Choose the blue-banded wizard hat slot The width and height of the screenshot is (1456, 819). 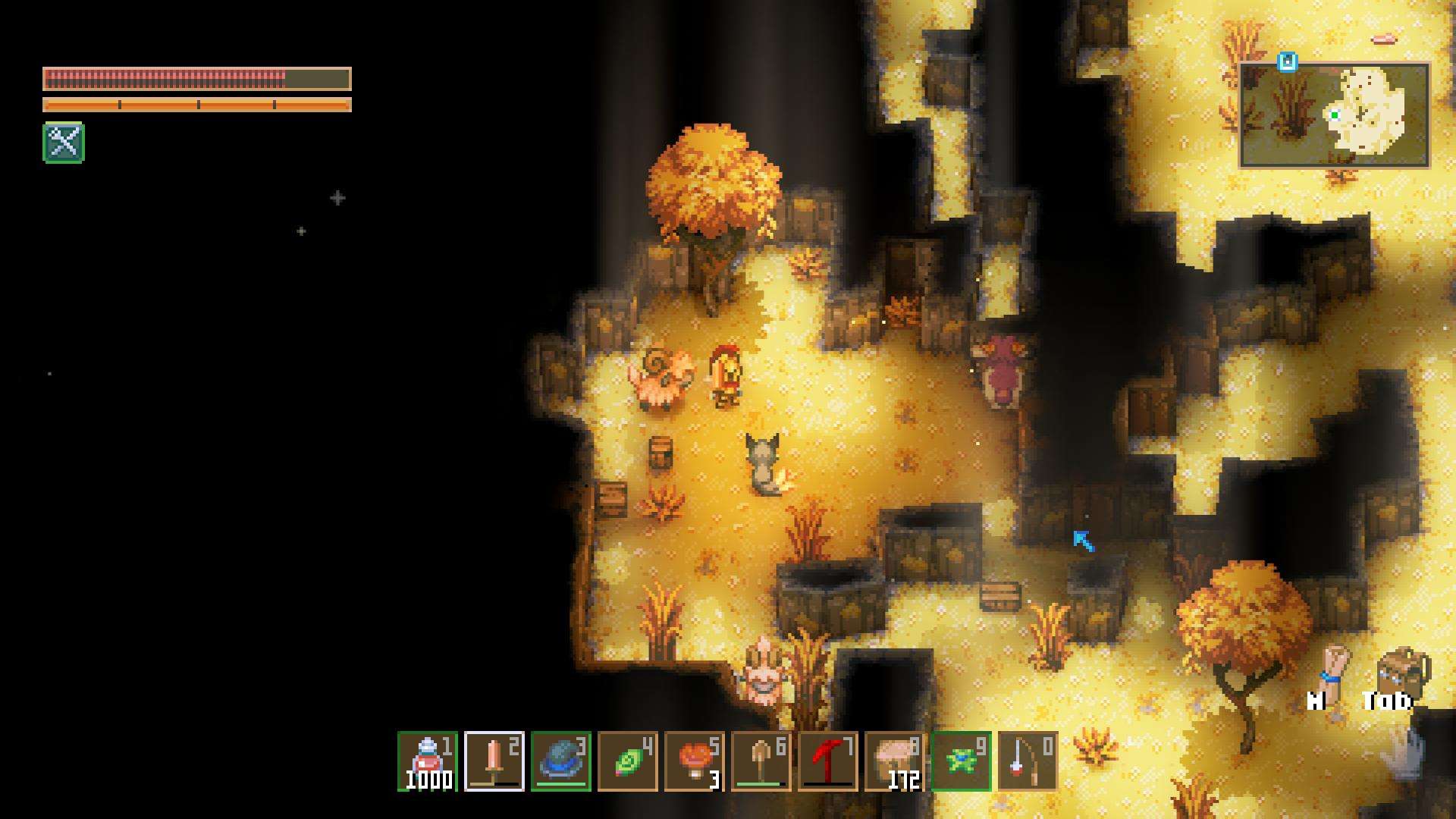[561, 761]
